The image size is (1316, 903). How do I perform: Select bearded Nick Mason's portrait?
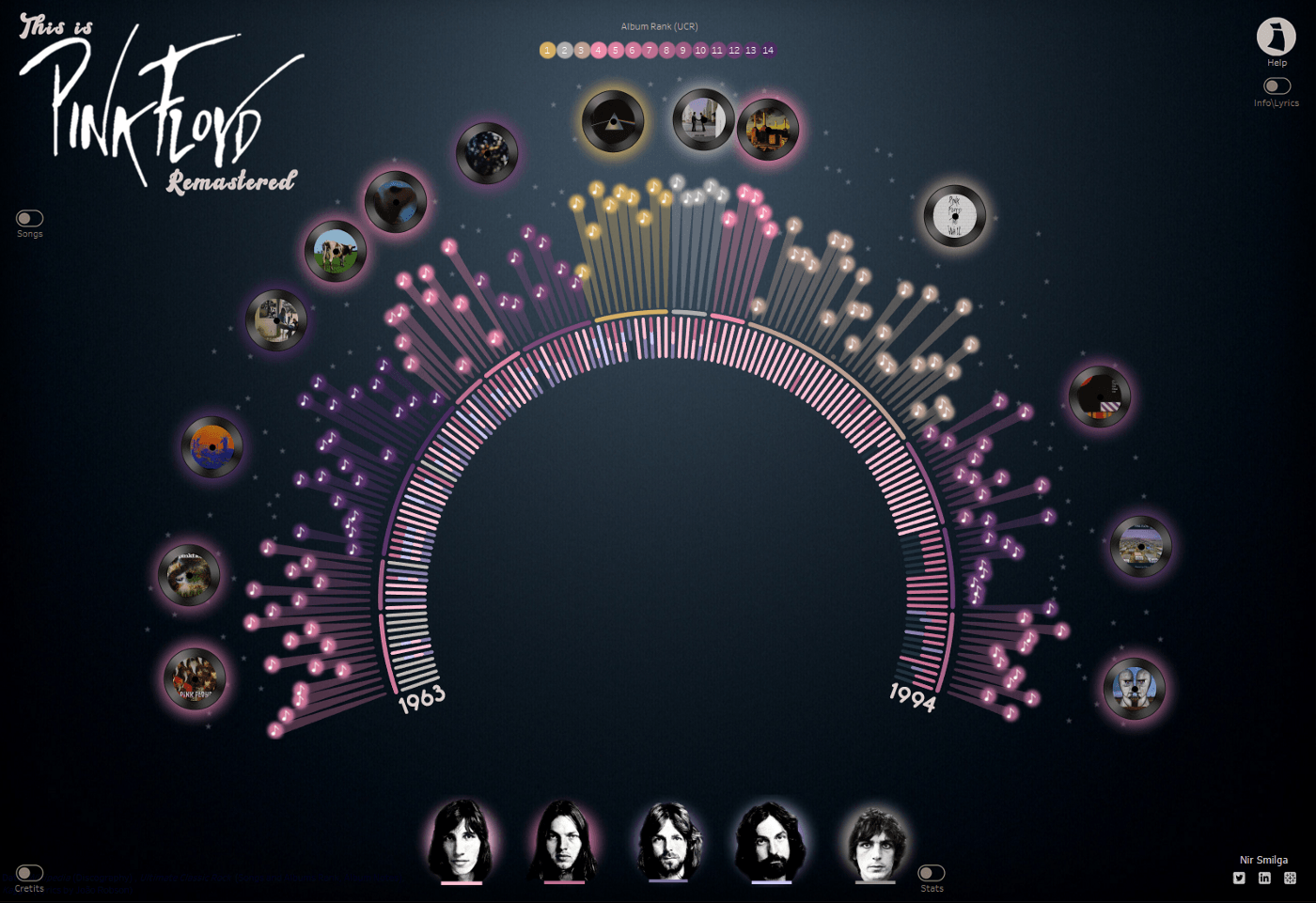pos(771,842)
